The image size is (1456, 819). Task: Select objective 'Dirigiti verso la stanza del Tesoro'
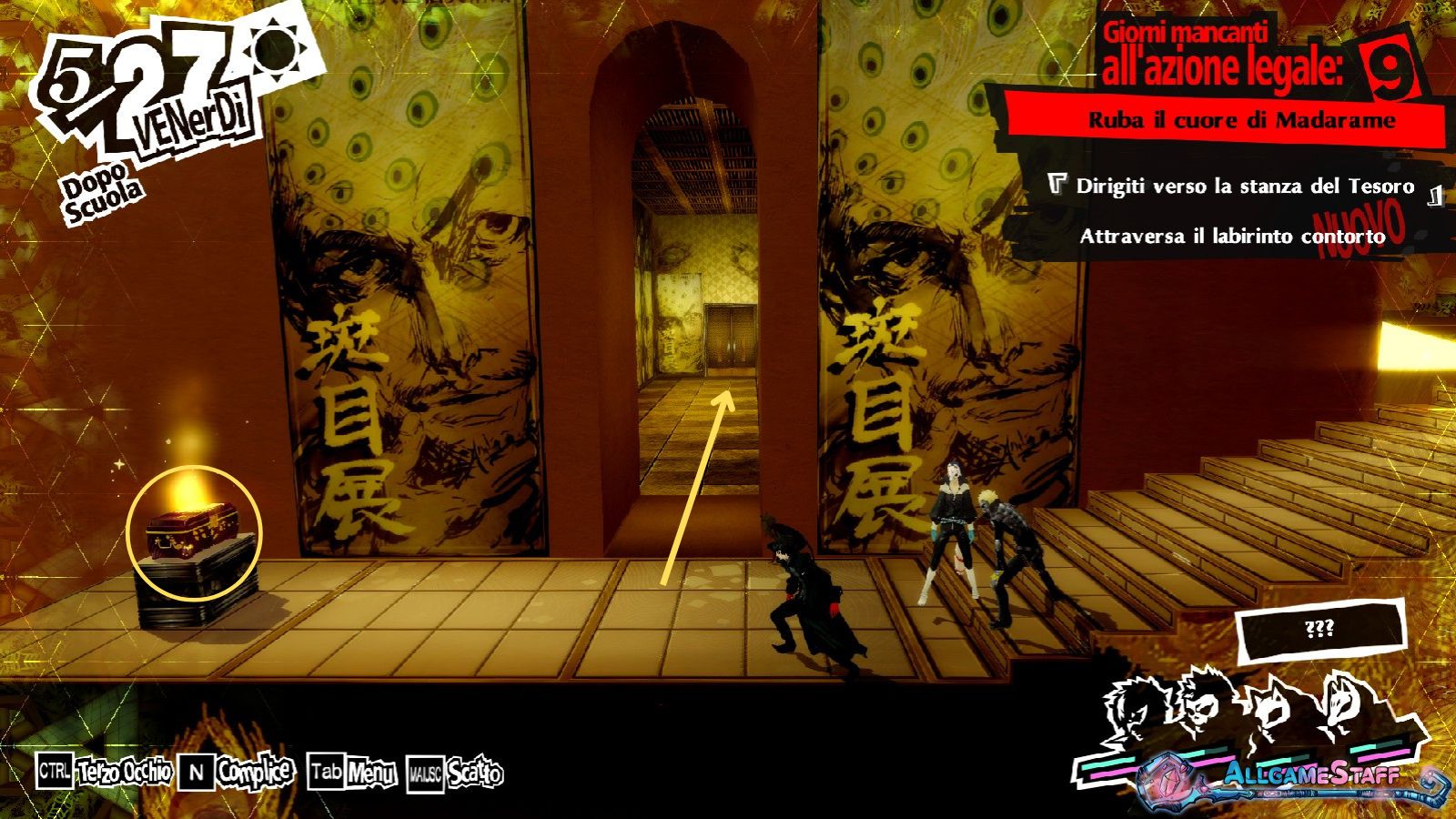point(1244,187)
